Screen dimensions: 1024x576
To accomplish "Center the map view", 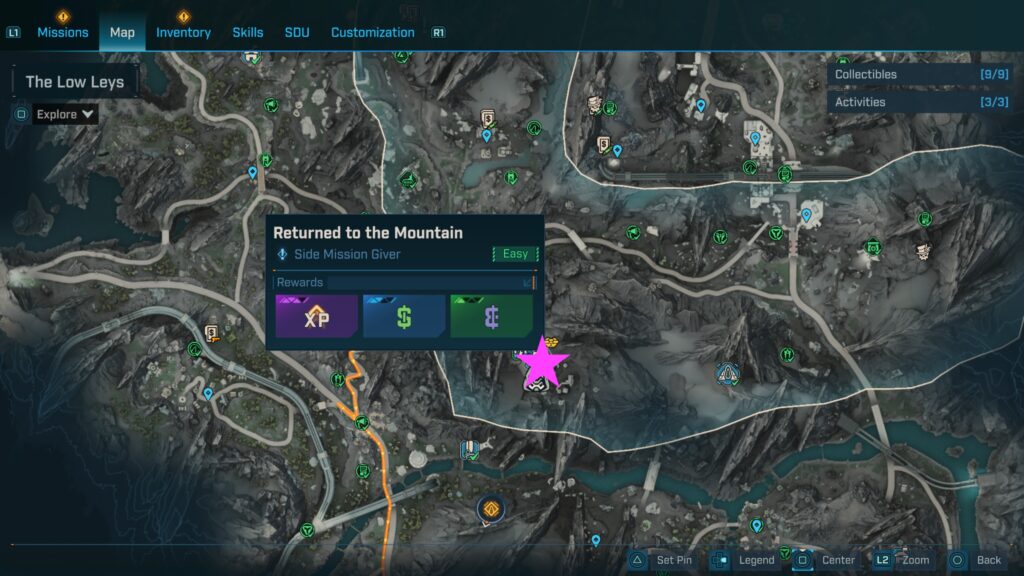I will tap(826, 560).
